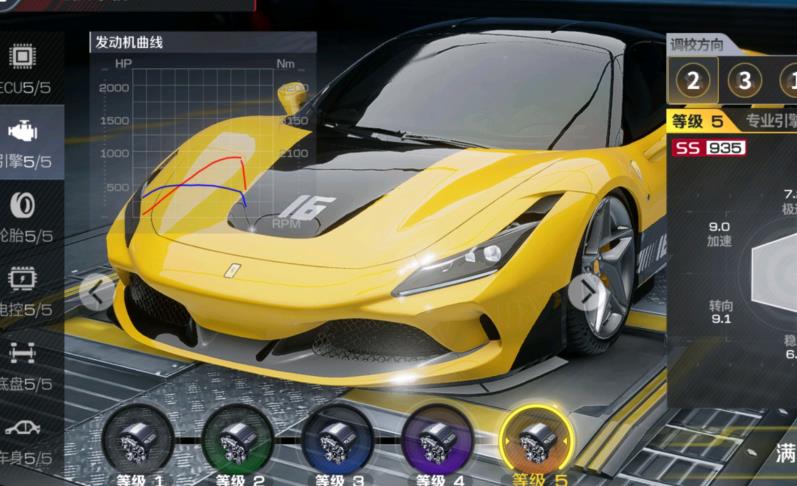Select the gold level 5 engine part

click(537, 440)
